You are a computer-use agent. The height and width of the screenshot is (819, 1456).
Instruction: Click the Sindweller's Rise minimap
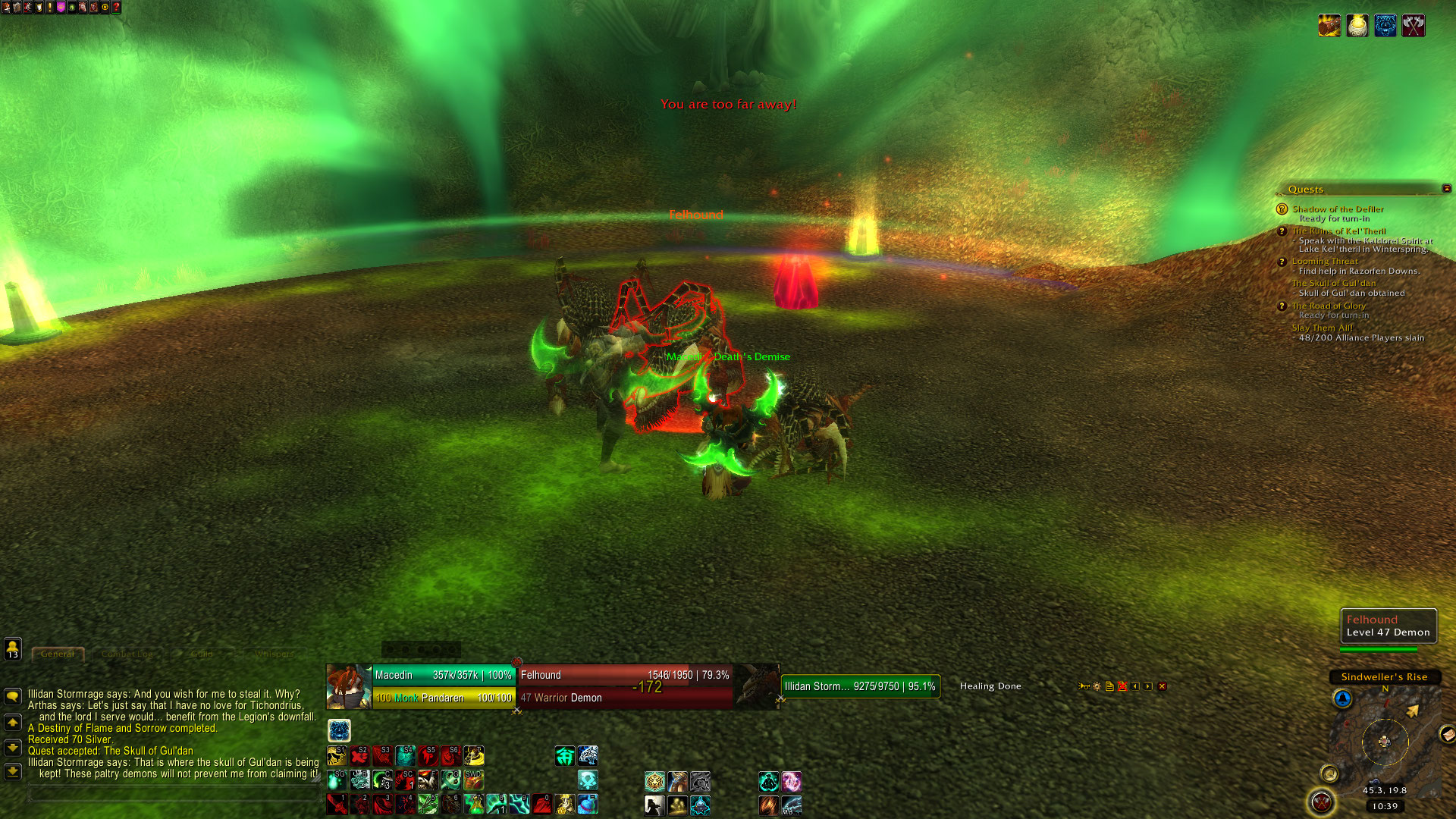point(1385,740)
